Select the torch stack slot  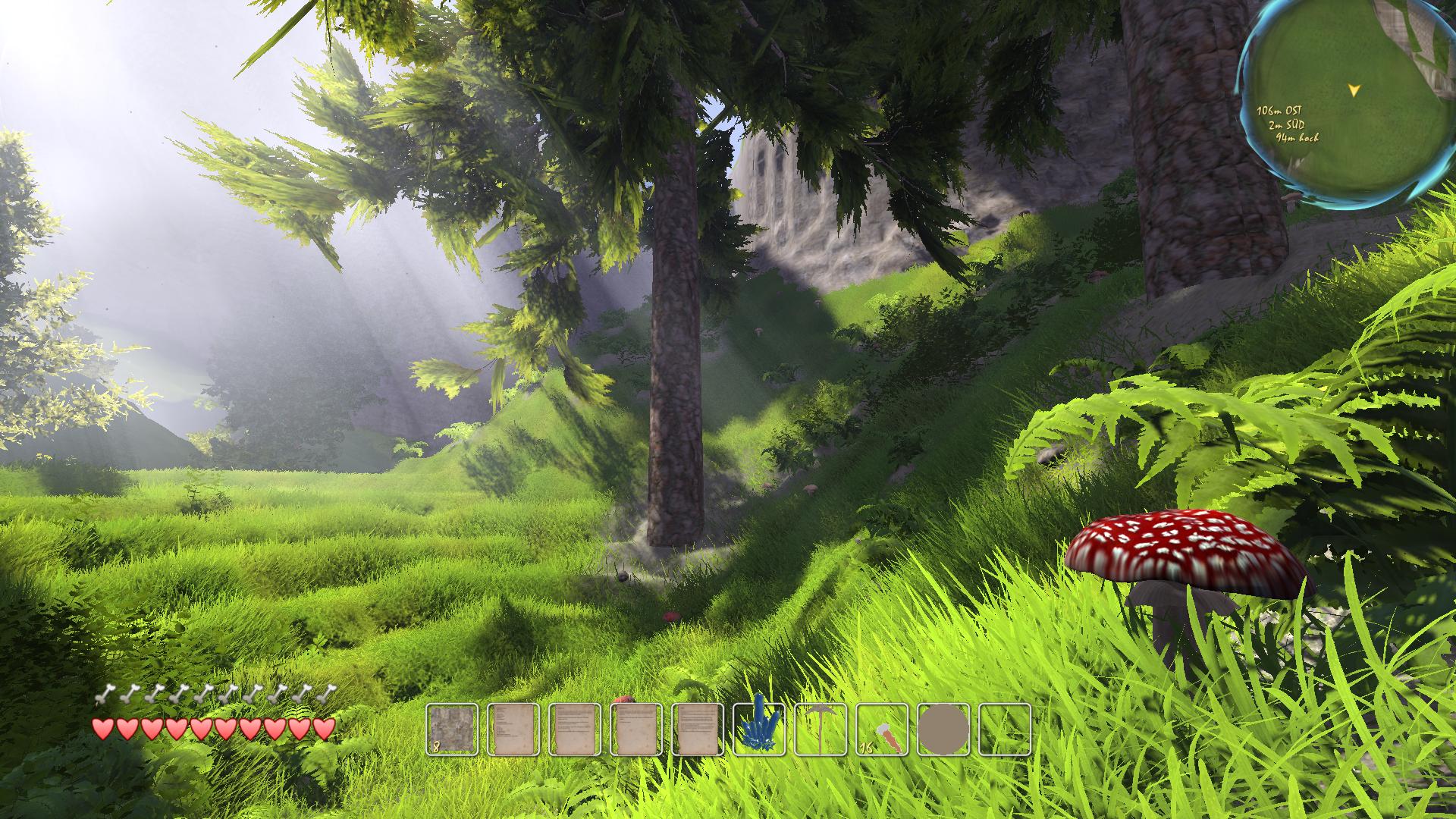[882, 730]
